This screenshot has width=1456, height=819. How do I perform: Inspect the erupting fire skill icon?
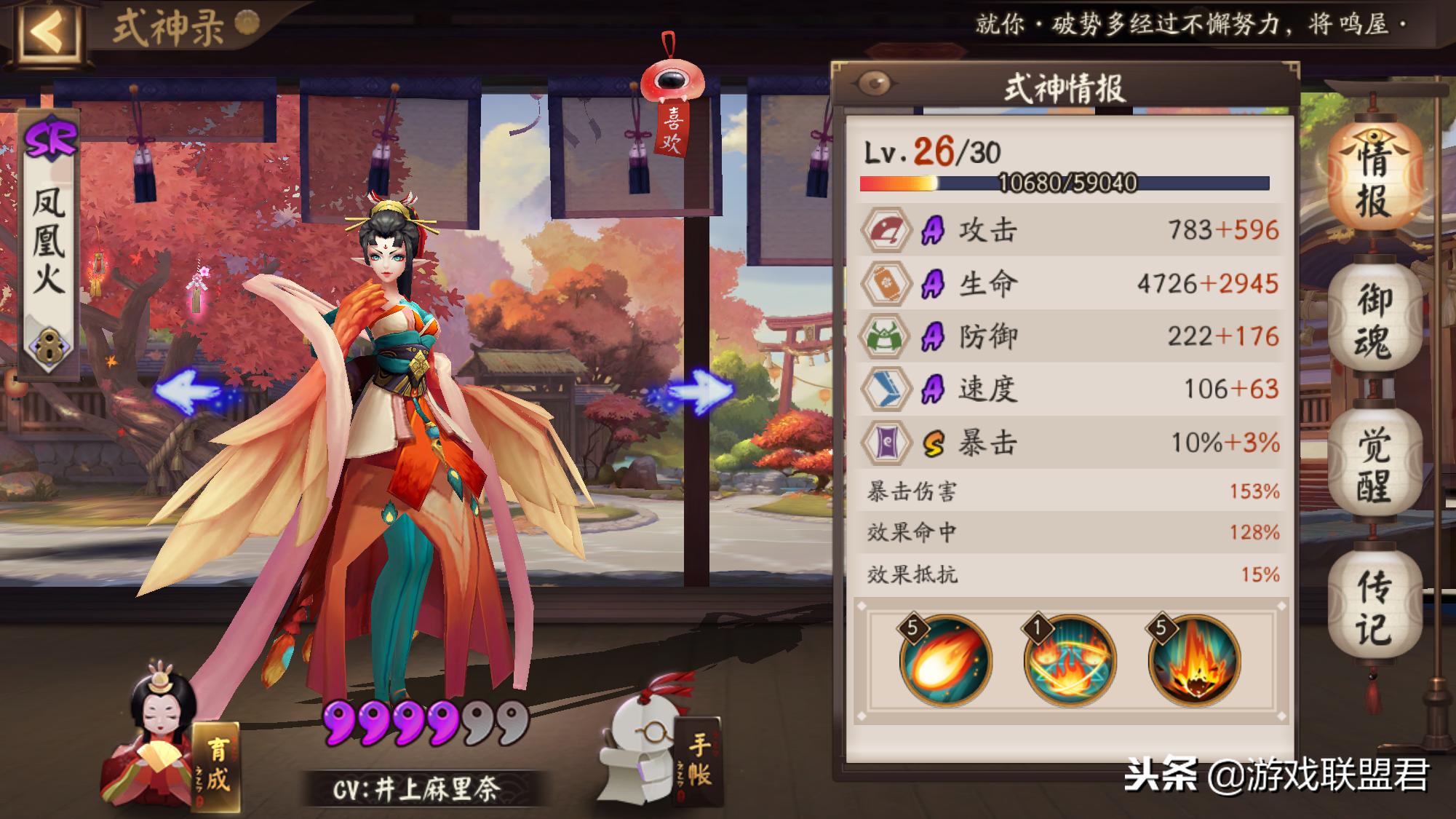[1193, 661]
